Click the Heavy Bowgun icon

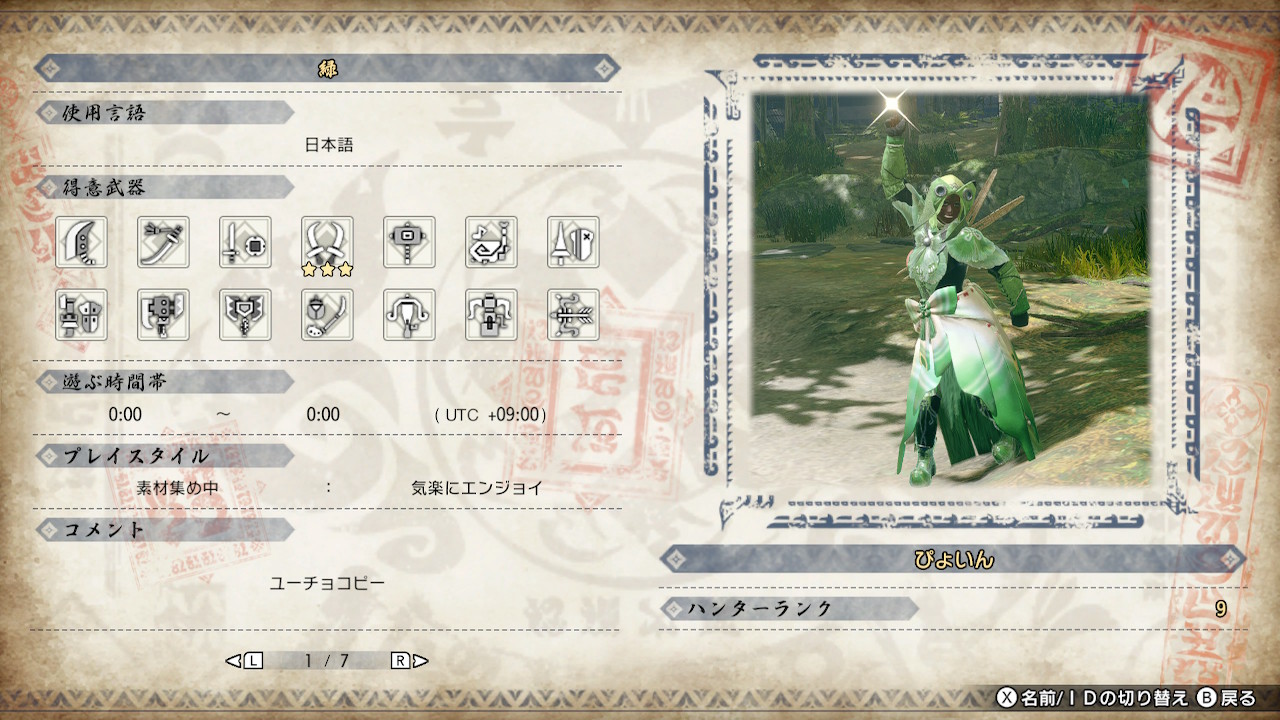coord(492,315)
